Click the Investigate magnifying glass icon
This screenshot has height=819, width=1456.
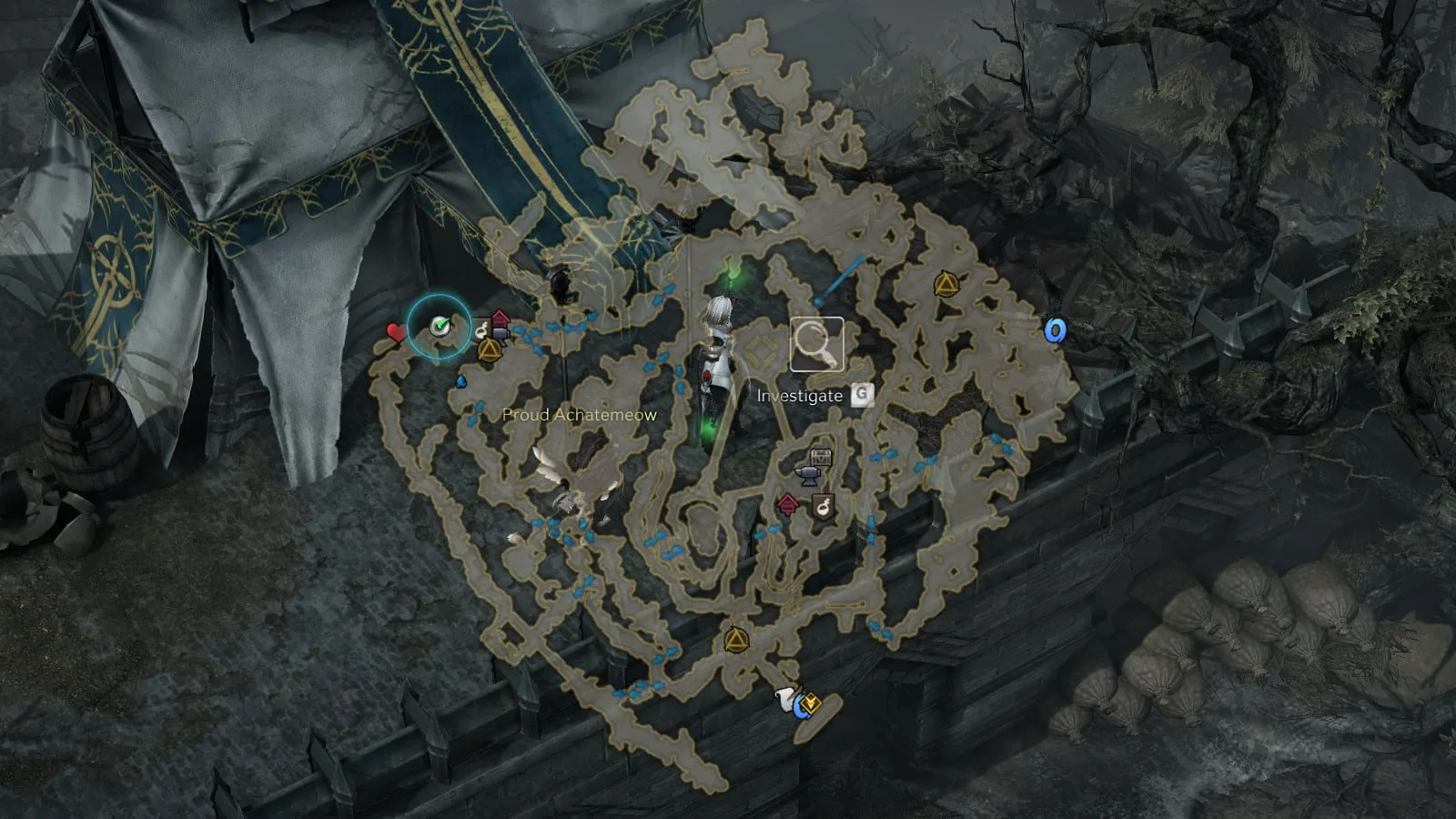(x=816, y=344)
